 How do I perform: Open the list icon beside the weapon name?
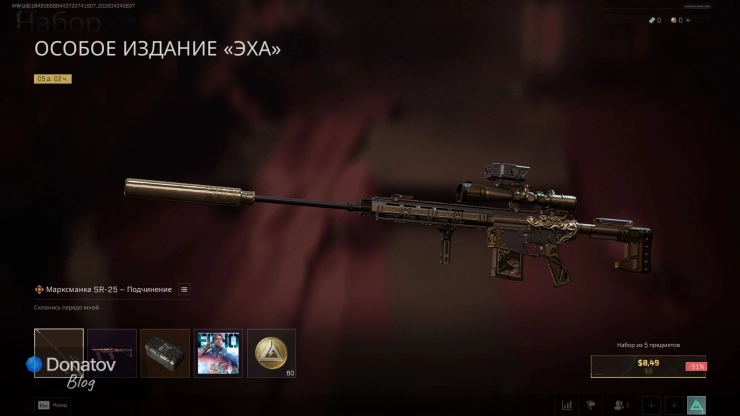click(x=184, y=289)
